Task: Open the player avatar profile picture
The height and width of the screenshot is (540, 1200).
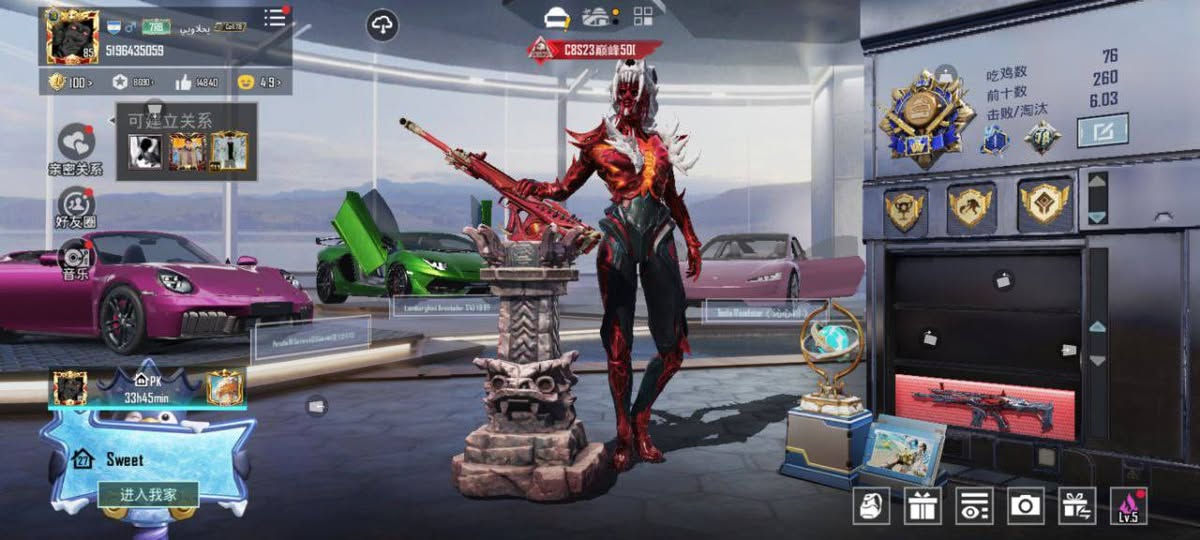Action: [72, 34]
